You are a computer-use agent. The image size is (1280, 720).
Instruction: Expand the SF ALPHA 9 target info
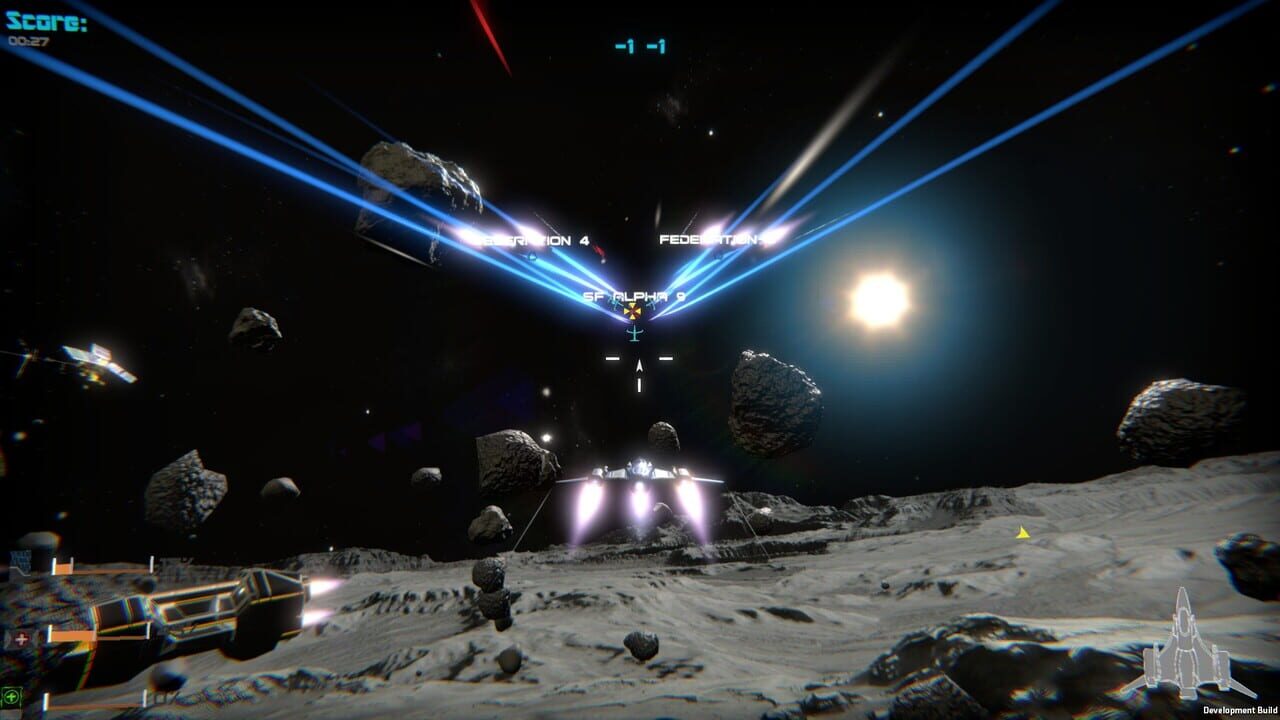tap(633, 297)
